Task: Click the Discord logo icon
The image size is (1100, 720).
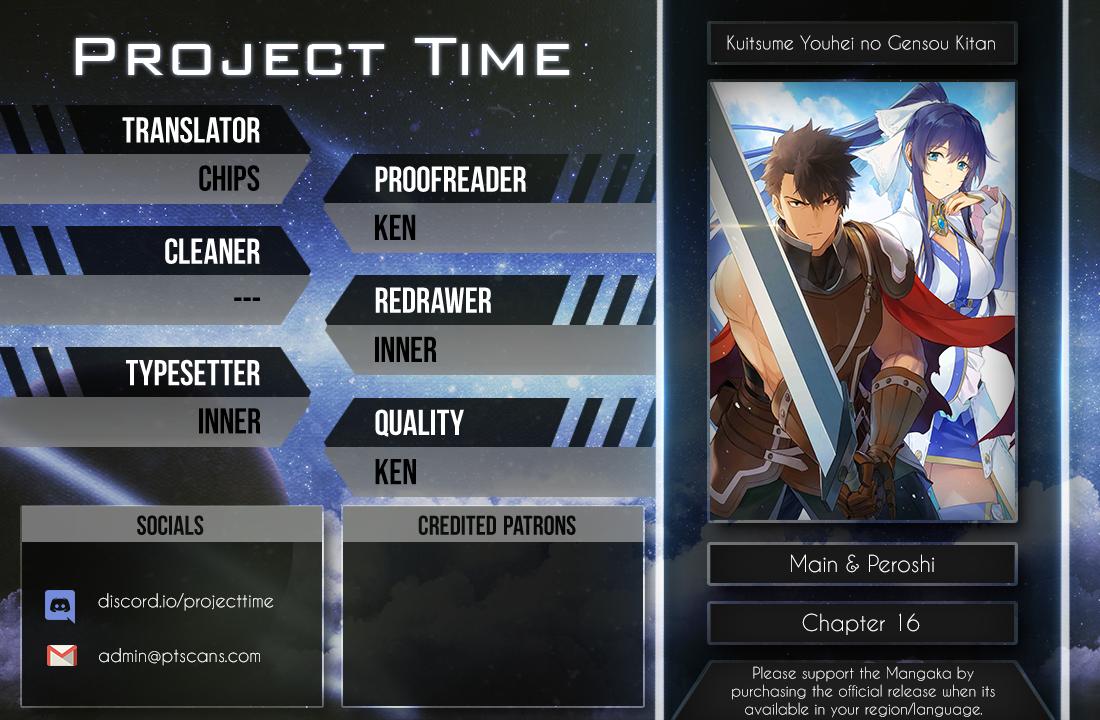Action: point(60,605)
